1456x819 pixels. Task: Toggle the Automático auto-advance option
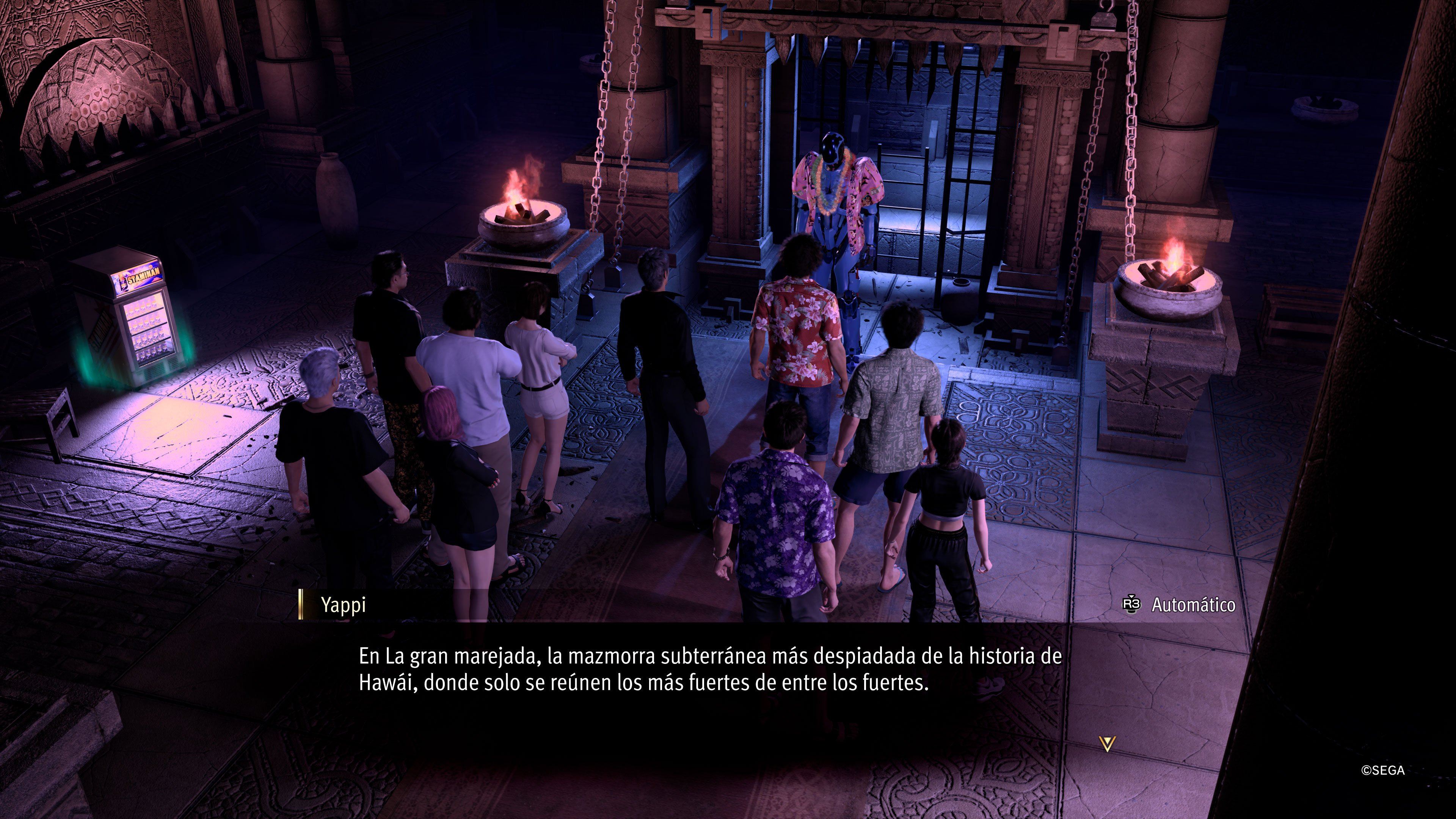(1179, 605)
